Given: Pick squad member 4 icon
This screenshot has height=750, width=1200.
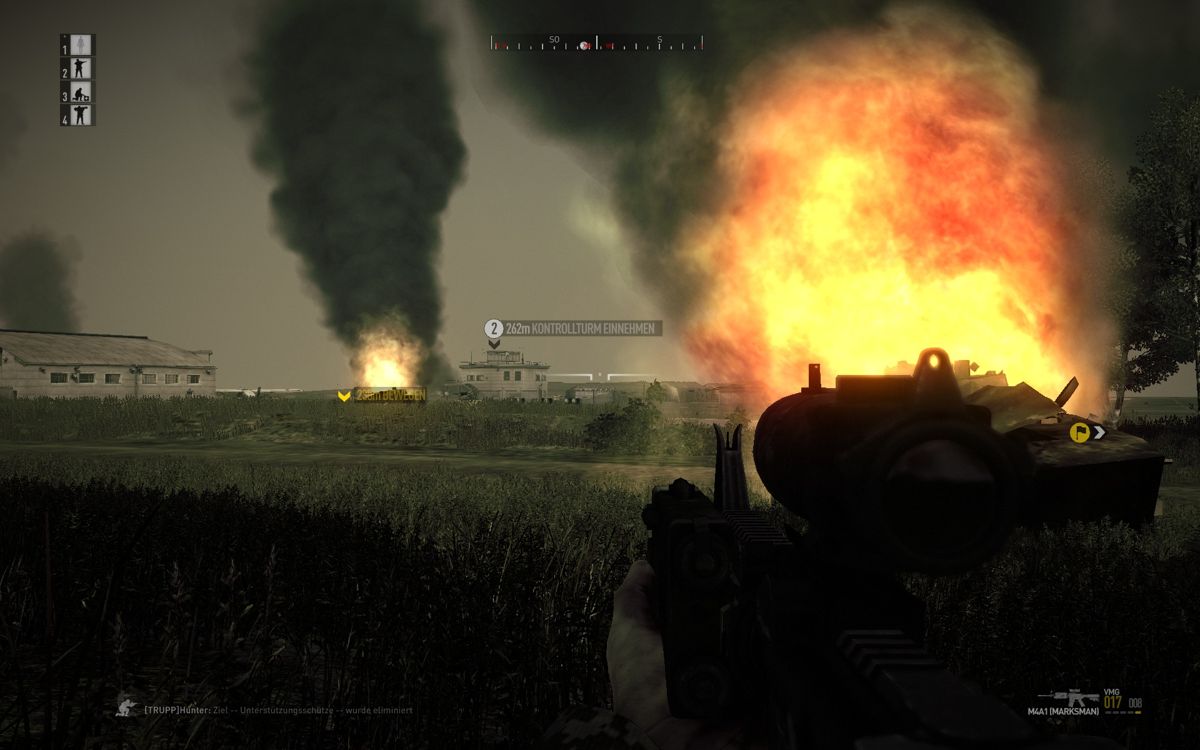Looking at the screenshot, I should [x=82, y=116].
